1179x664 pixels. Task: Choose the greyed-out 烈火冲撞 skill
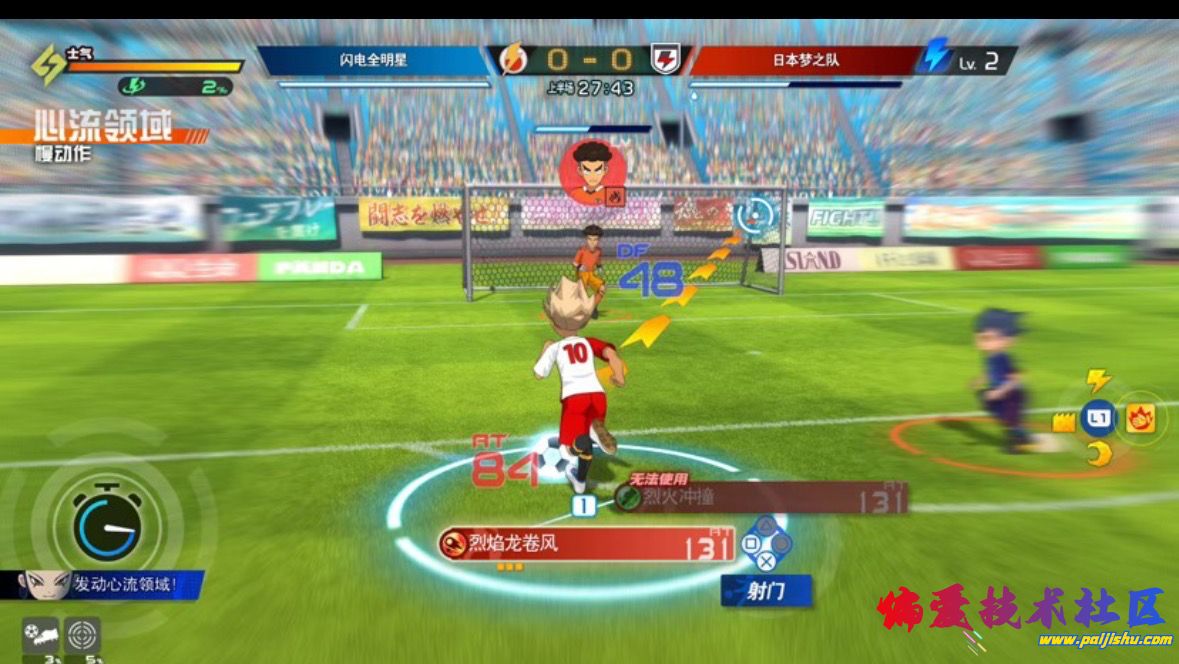[760, 497]
